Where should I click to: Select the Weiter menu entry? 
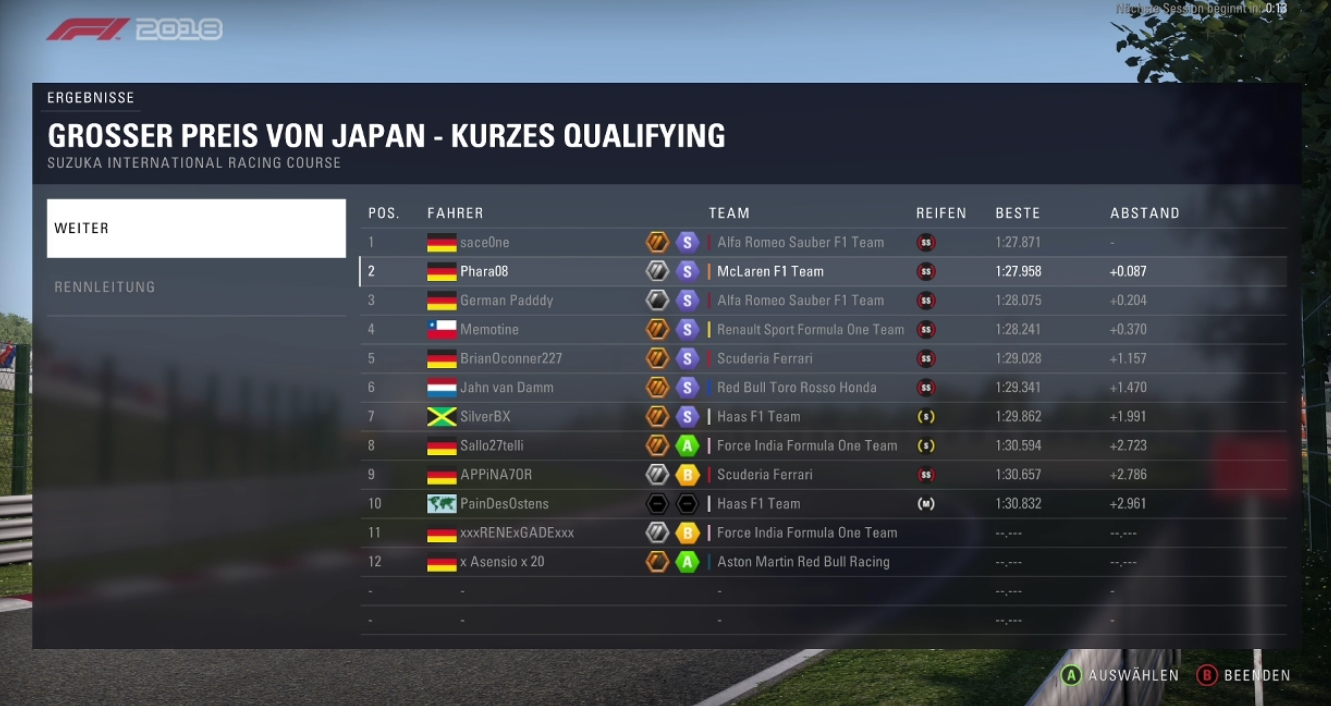[196, 228]
